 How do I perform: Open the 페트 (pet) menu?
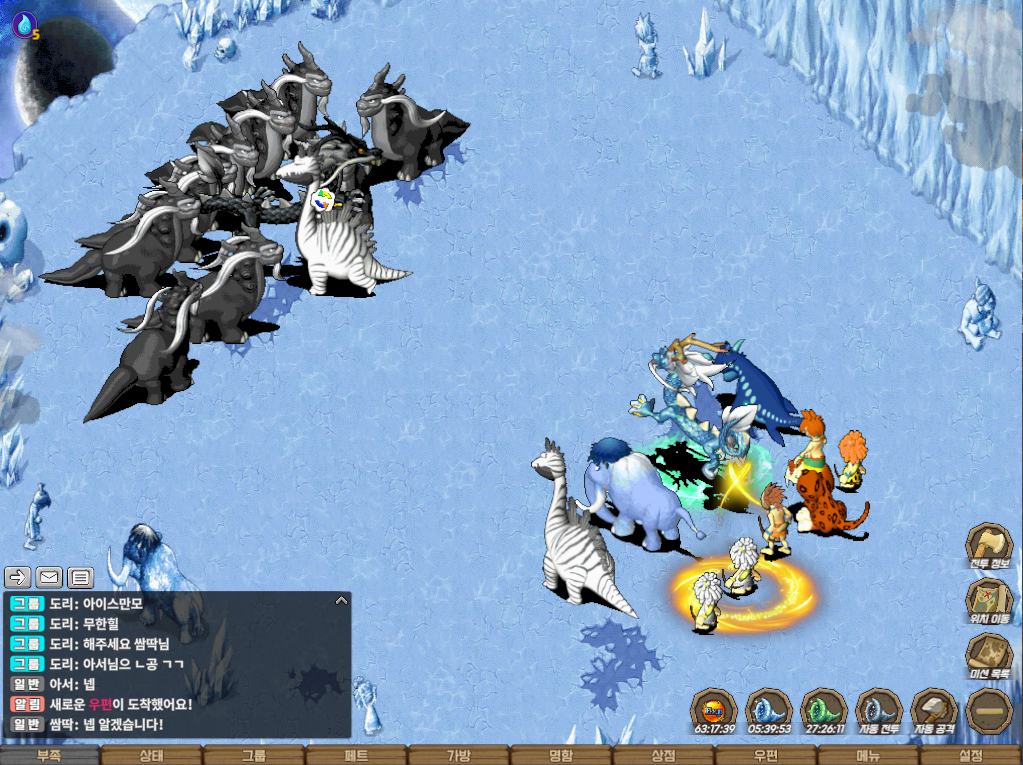tap(356, 755)
